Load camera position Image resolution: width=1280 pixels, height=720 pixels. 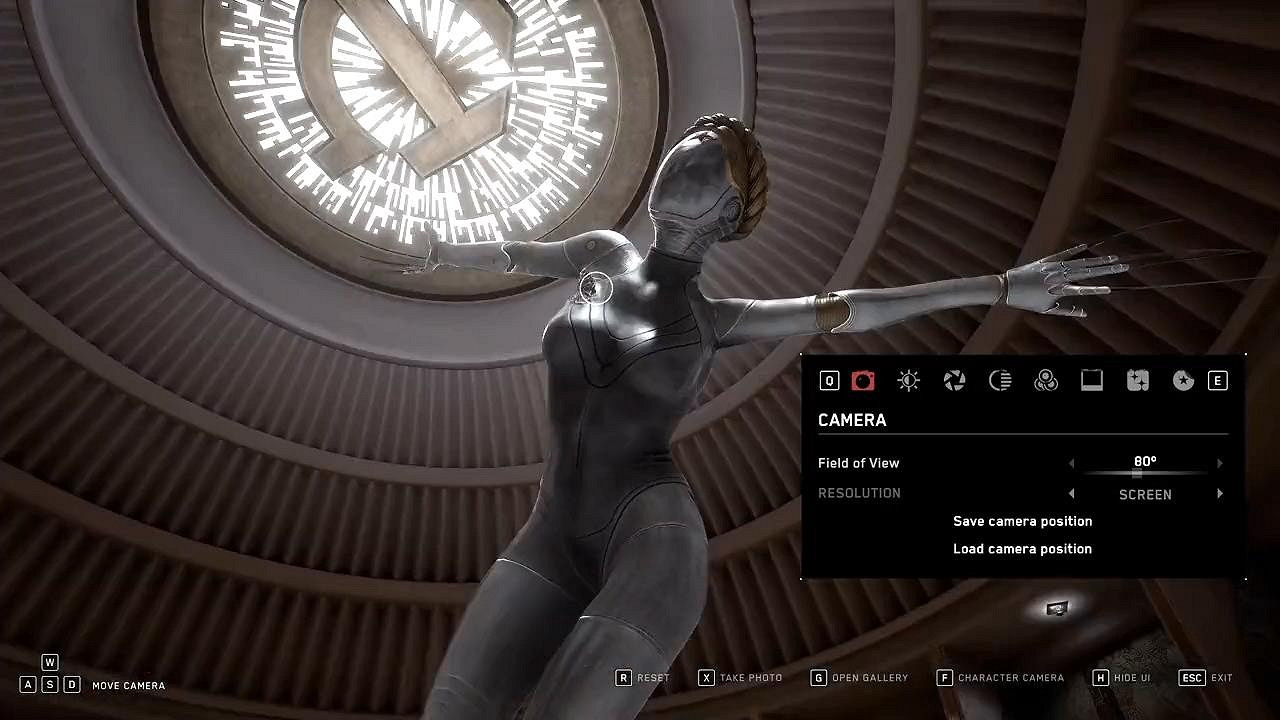(x=1022, y=549)
